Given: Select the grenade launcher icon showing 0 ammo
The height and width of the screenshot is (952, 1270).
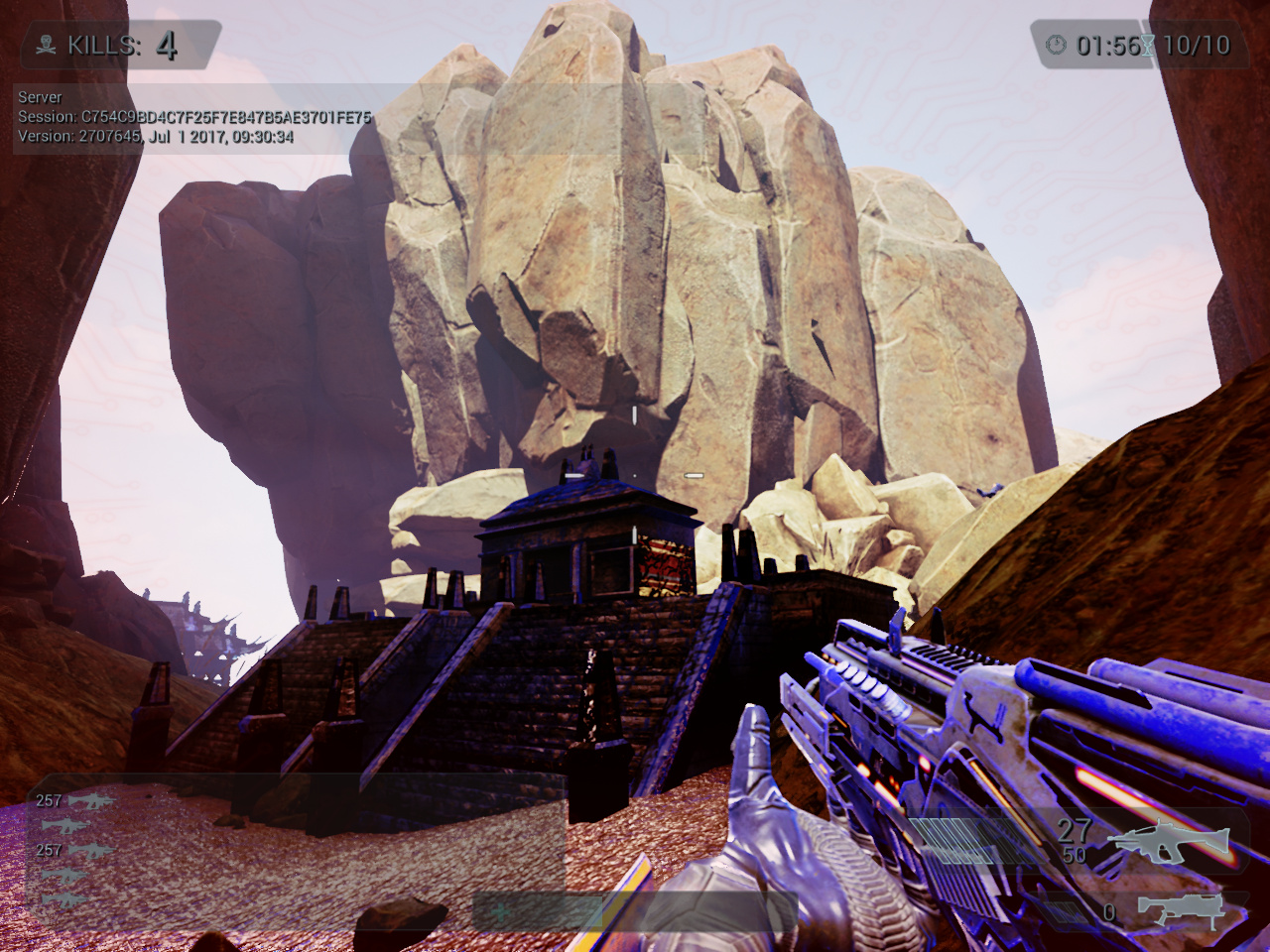Looking at the screenshot, I should point(1181,910).
